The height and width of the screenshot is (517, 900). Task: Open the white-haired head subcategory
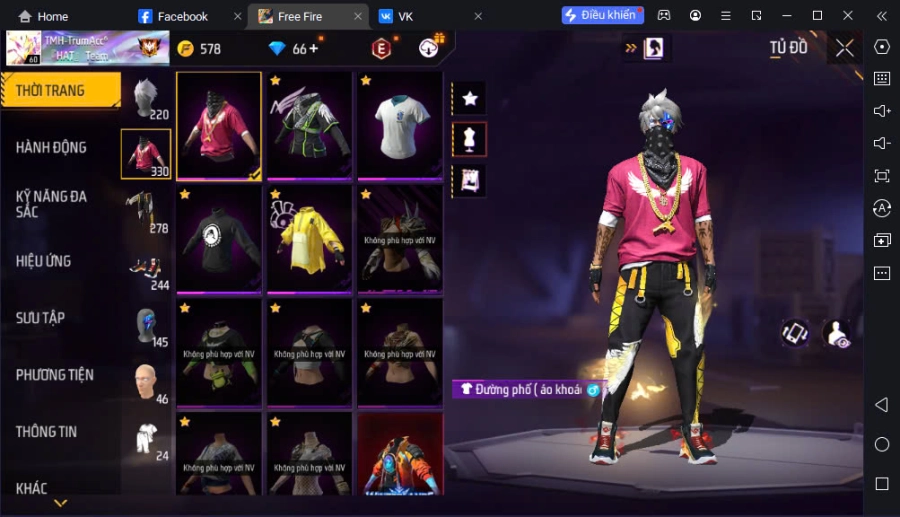146,99
